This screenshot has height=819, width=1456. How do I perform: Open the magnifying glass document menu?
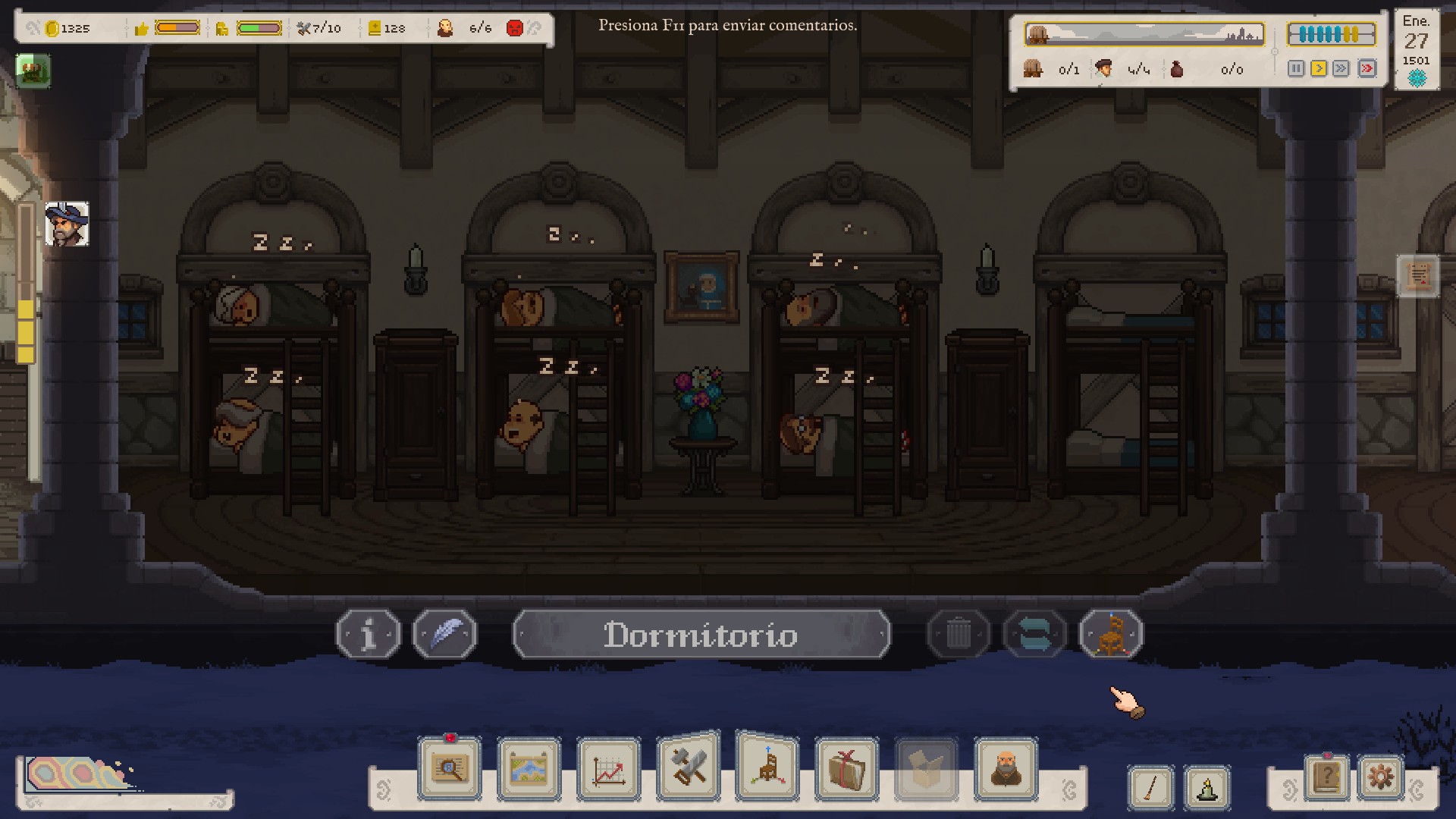[450, 769]
